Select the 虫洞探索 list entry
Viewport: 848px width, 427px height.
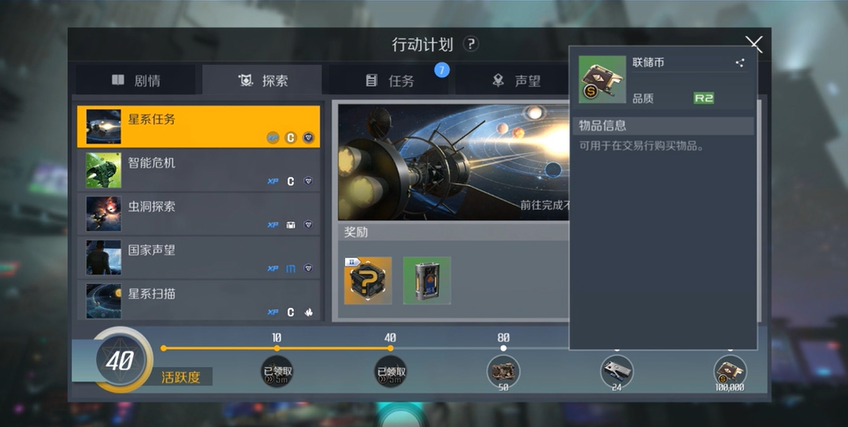coord(198,215)
